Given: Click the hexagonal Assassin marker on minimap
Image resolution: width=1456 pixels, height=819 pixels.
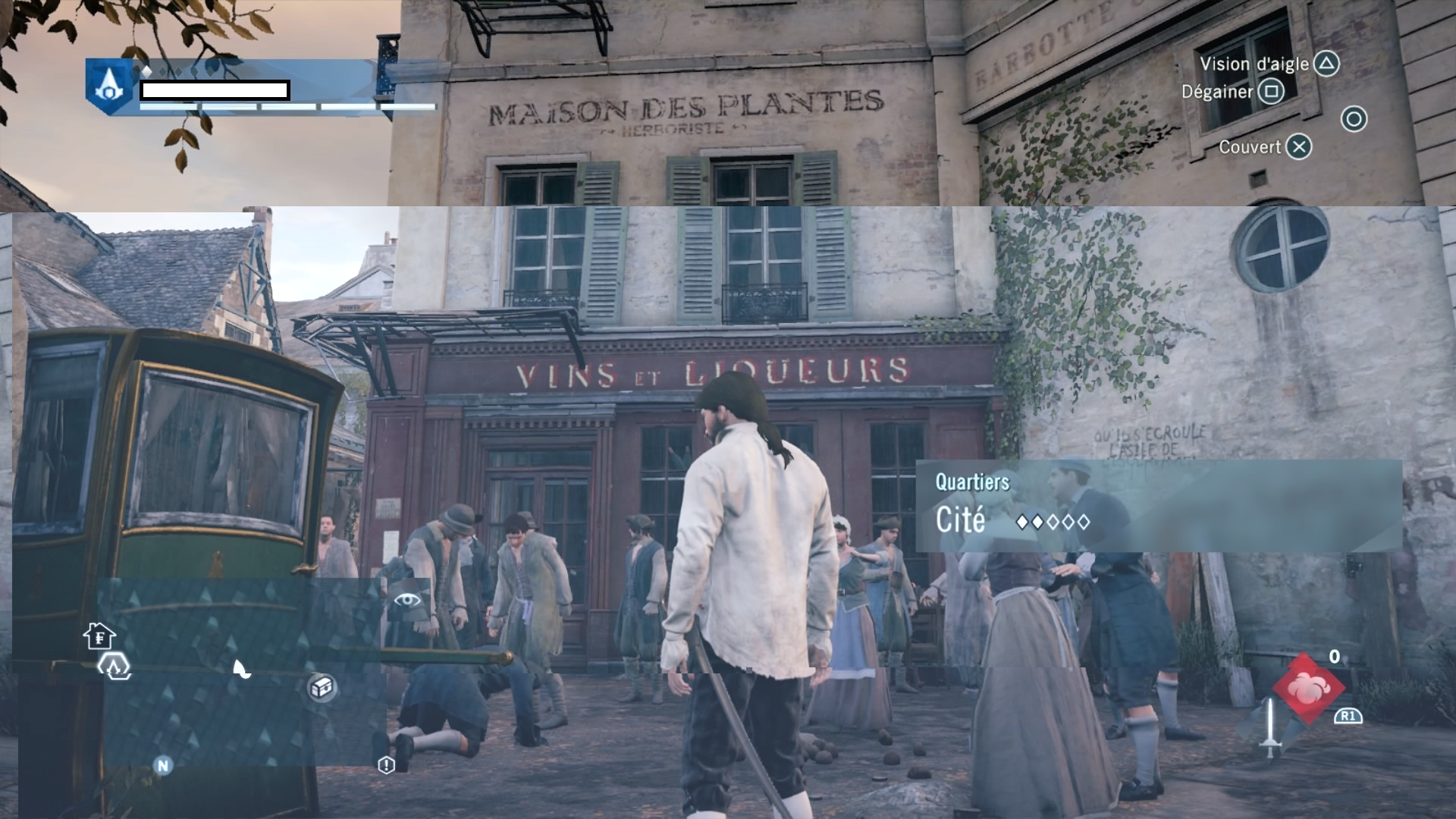Looking at the screenshot, I should coord(114,667).
